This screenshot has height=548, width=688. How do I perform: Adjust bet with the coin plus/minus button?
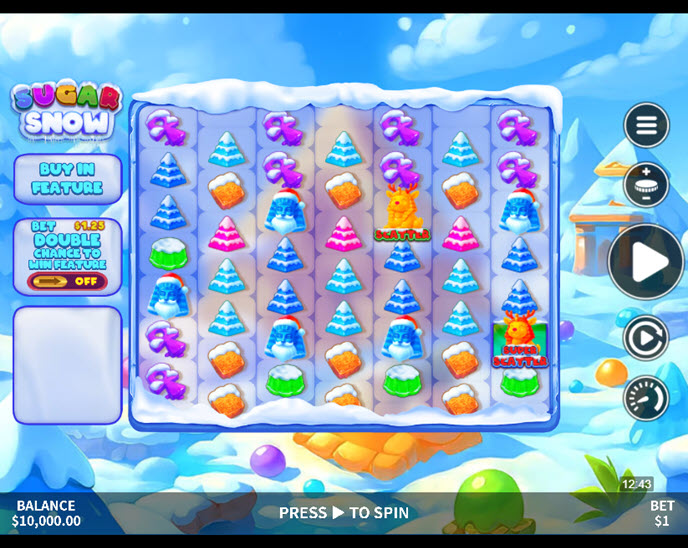point(646,185)
